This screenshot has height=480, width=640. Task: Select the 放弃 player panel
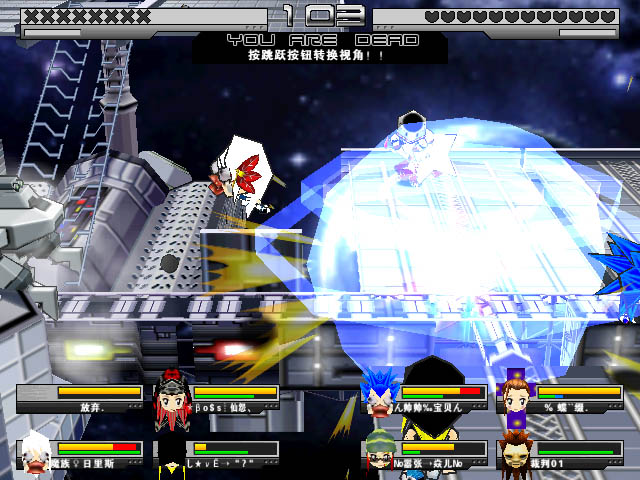click(80, 399)
